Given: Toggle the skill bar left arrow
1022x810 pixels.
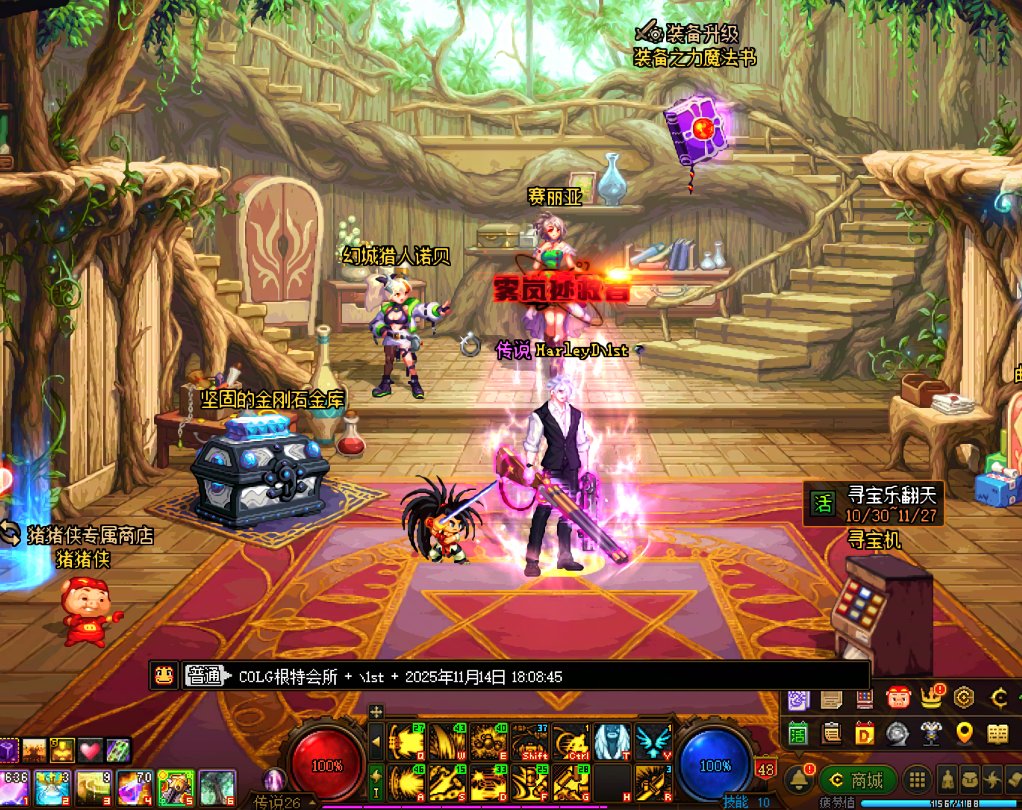Looking at the screenshot, I should 376,742.
